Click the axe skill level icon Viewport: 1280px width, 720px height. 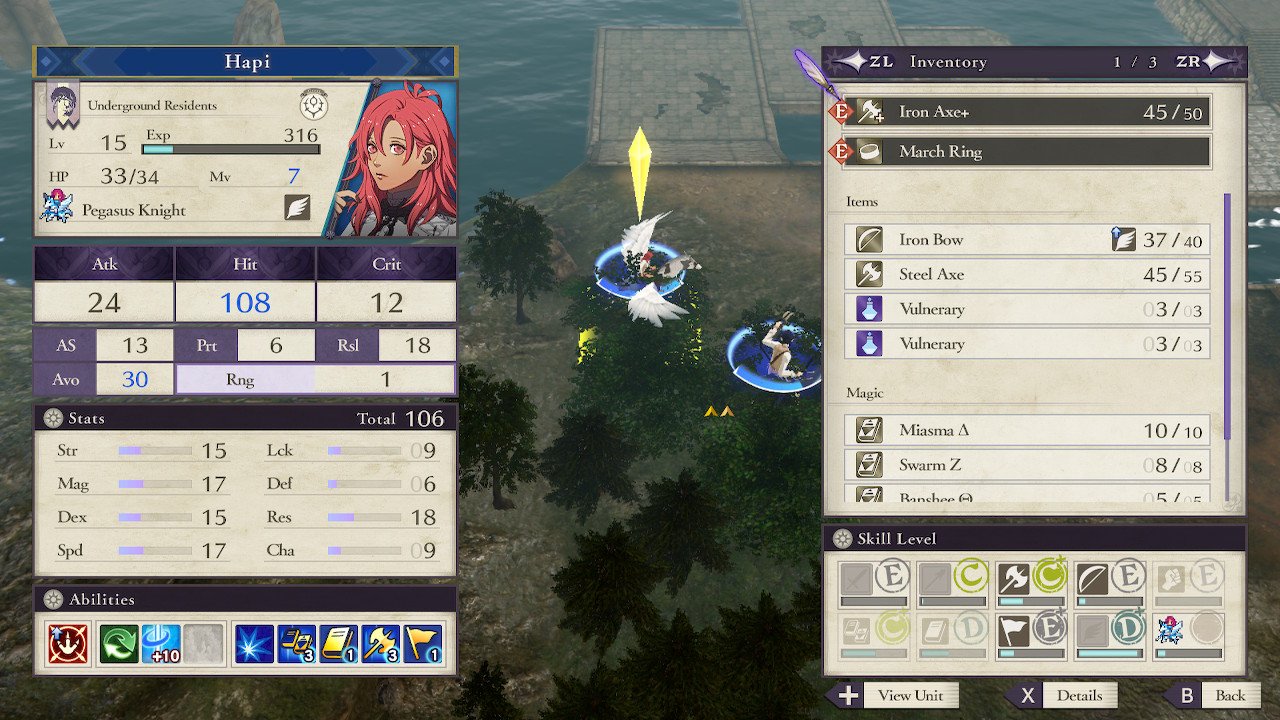click(1013, 578)
